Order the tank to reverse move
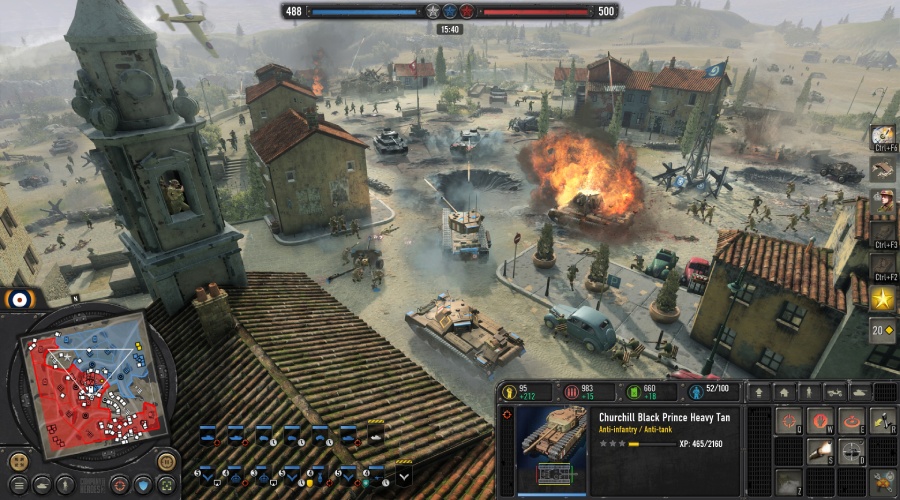Viewport: 900px width, 500px height. pos(883,421)
